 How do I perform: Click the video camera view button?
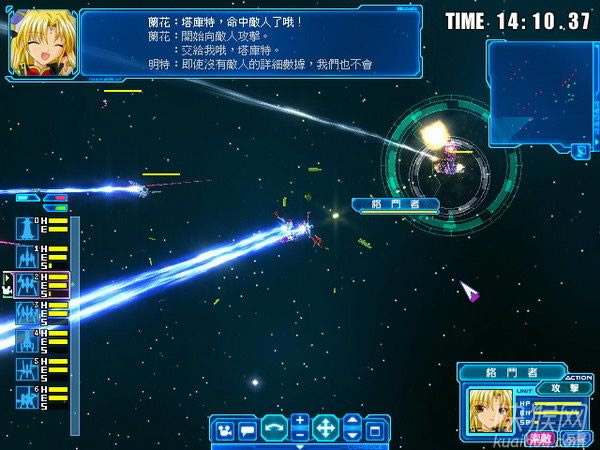226,431
